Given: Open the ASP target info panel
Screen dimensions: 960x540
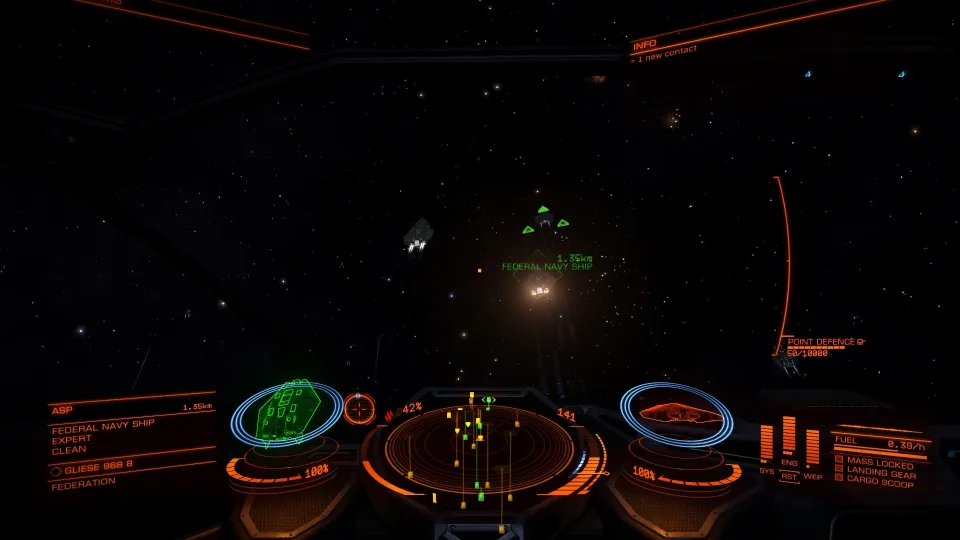Looking at the screenshot, I should click(131, 438).
